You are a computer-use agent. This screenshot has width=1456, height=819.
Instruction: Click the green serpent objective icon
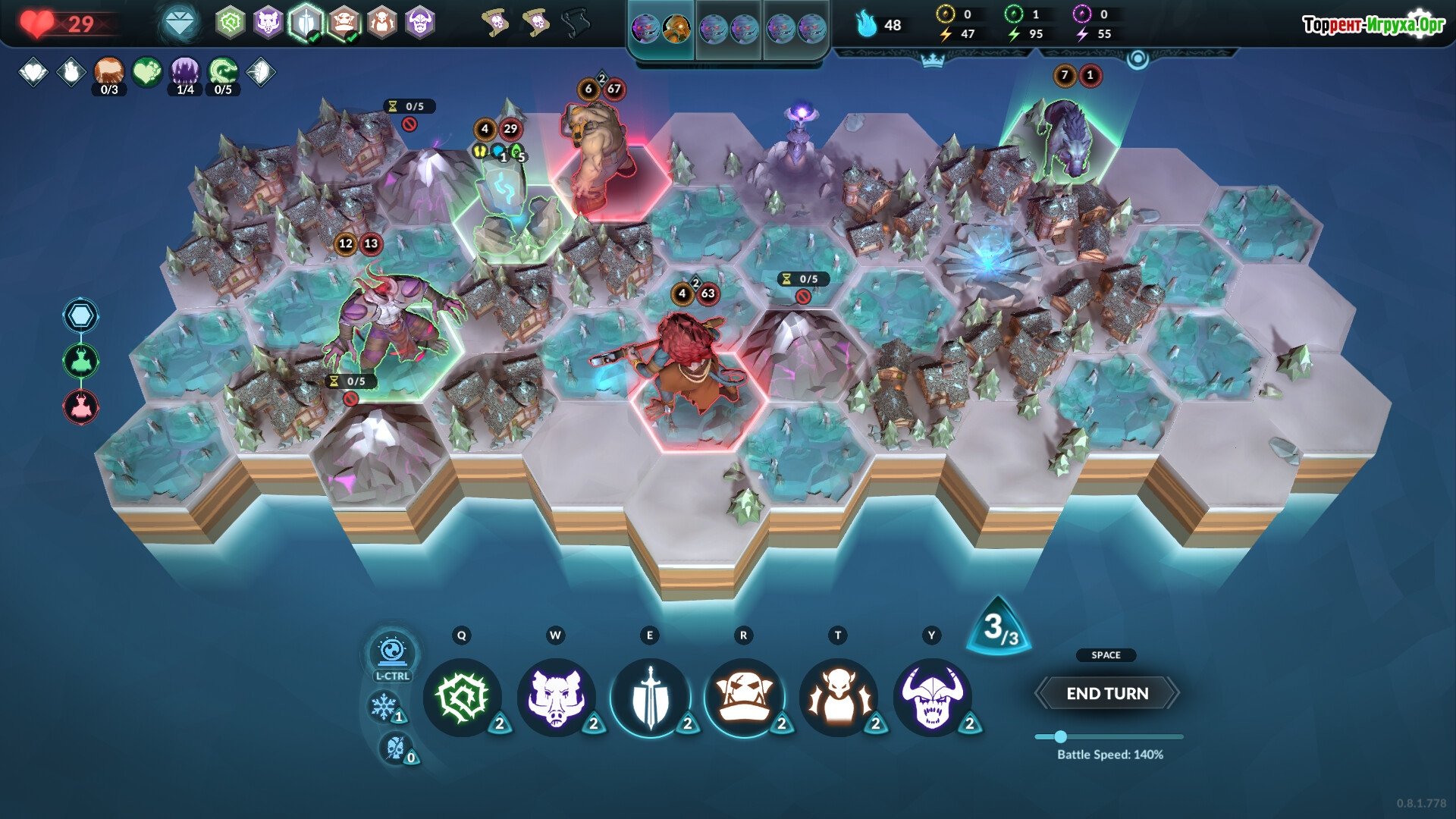point(223,72)
